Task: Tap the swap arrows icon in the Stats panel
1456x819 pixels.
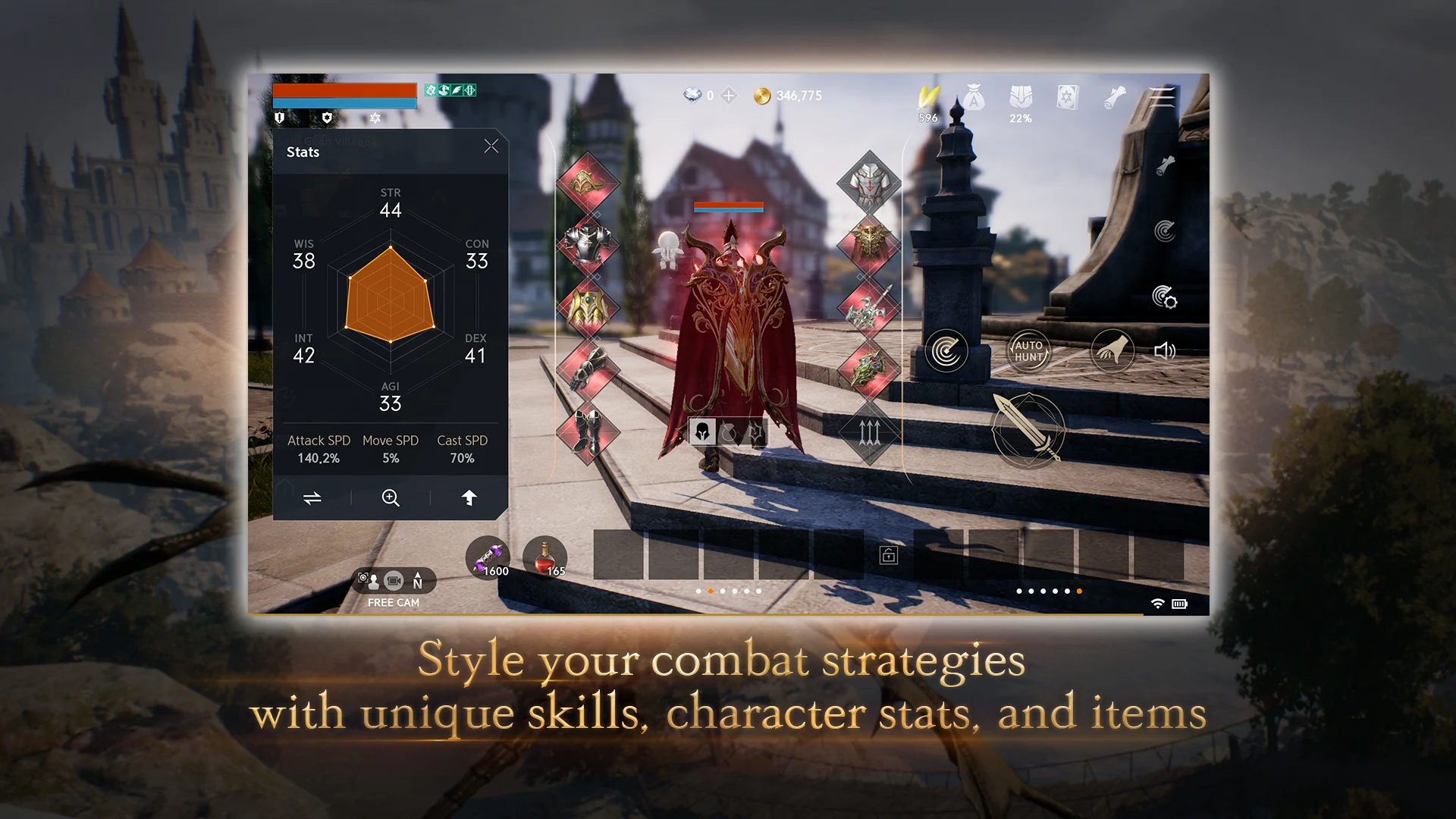Action: tap(312, 498)
